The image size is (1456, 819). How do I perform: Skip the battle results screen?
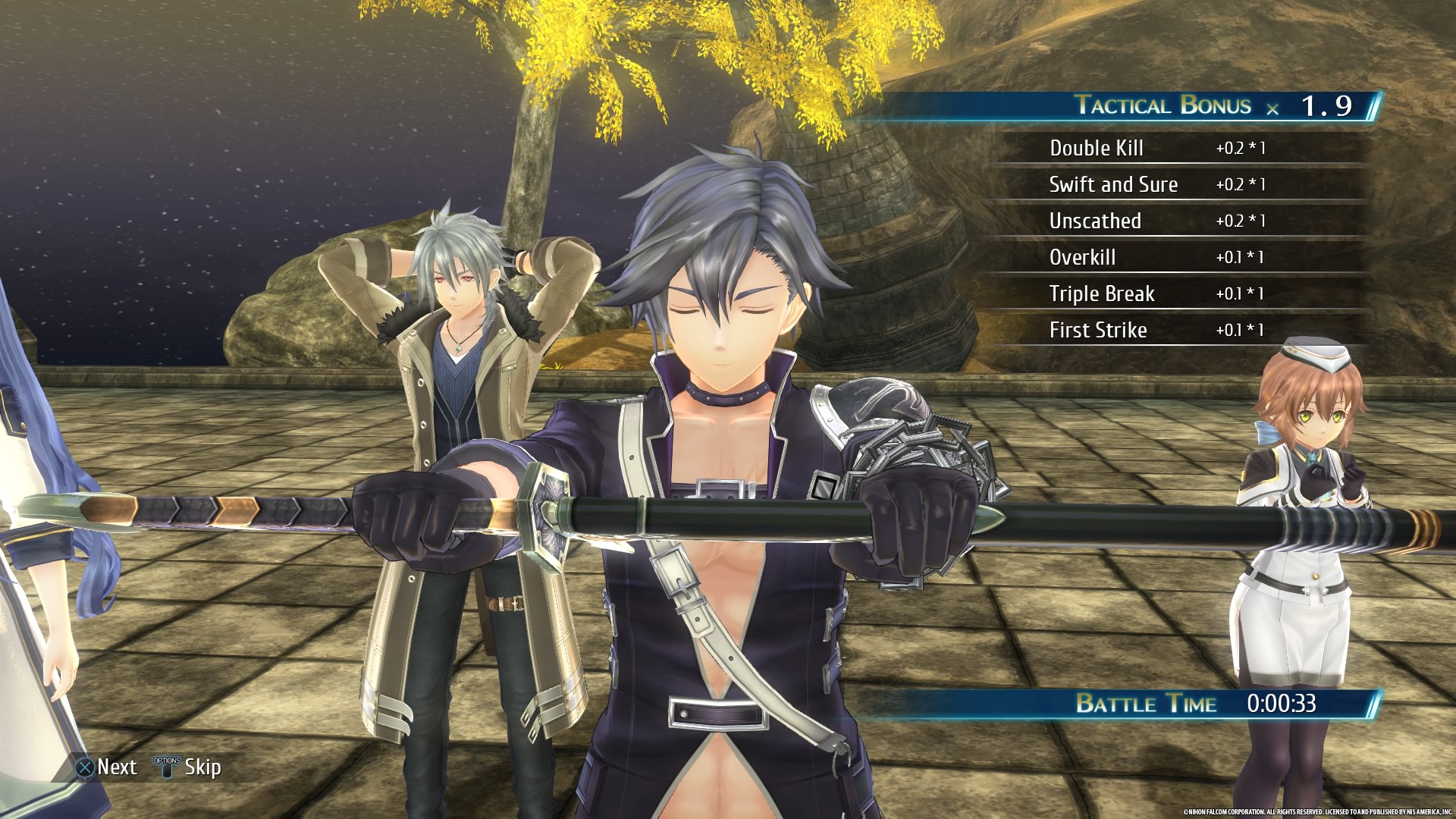click(187, 767)
